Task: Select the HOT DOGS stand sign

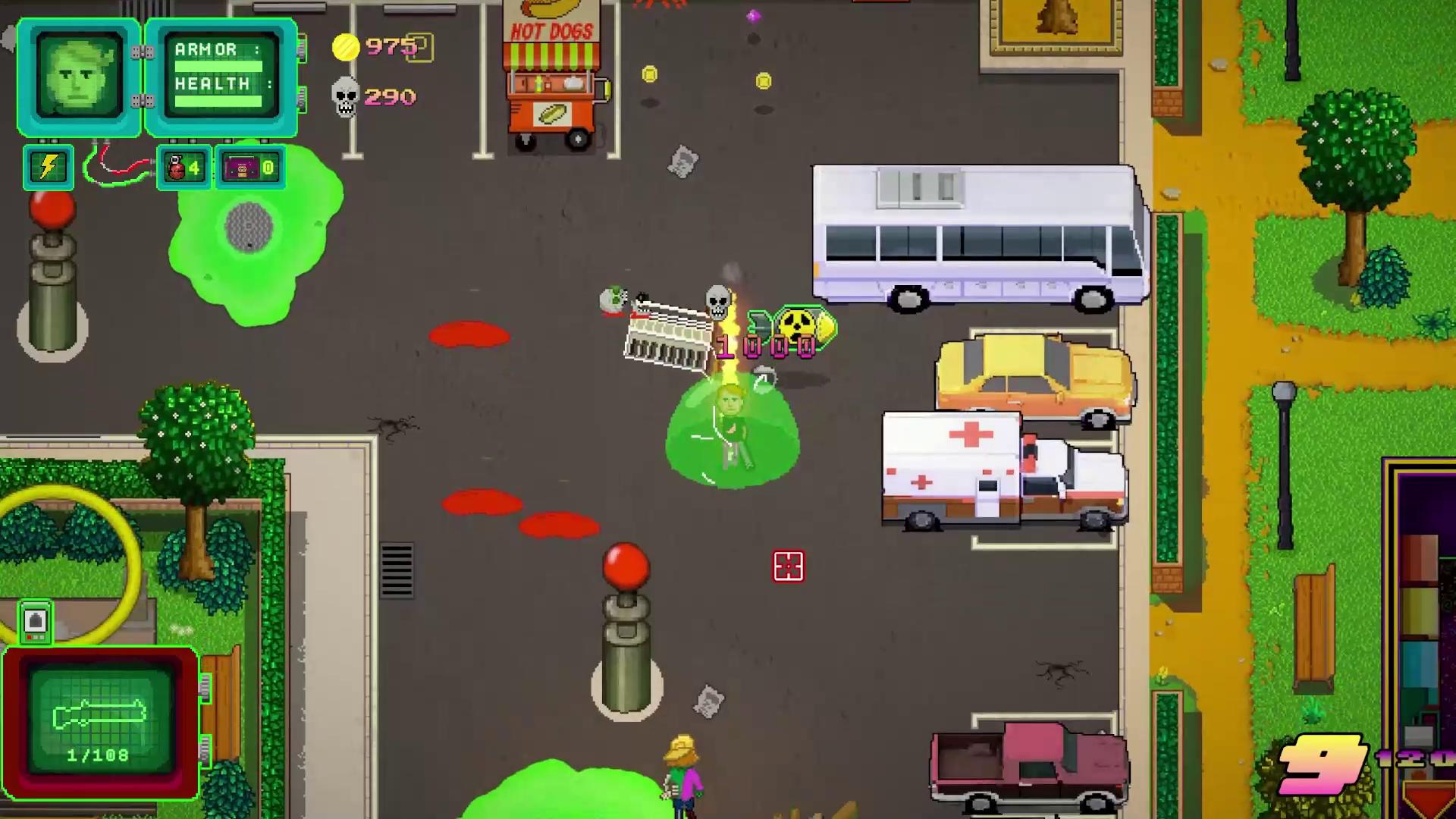Action: tap(551, 29)
